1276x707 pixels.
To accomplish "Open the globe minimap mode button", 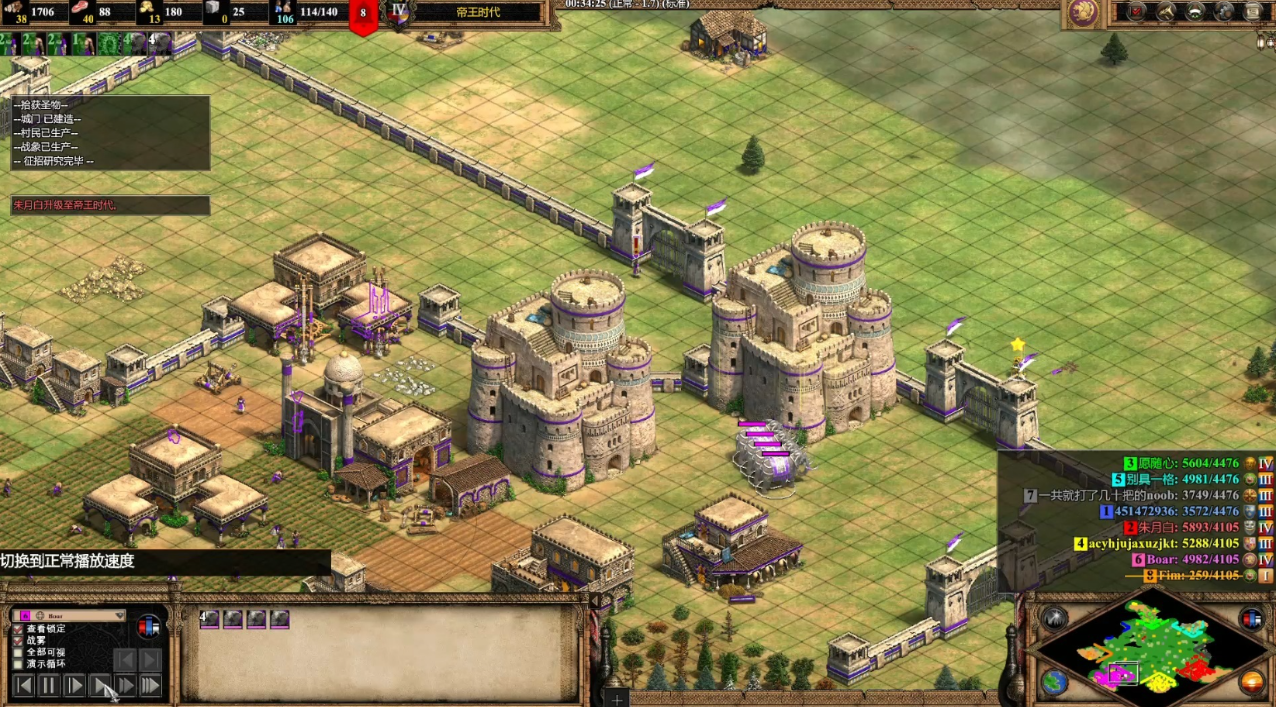I will pos(1054,682).
